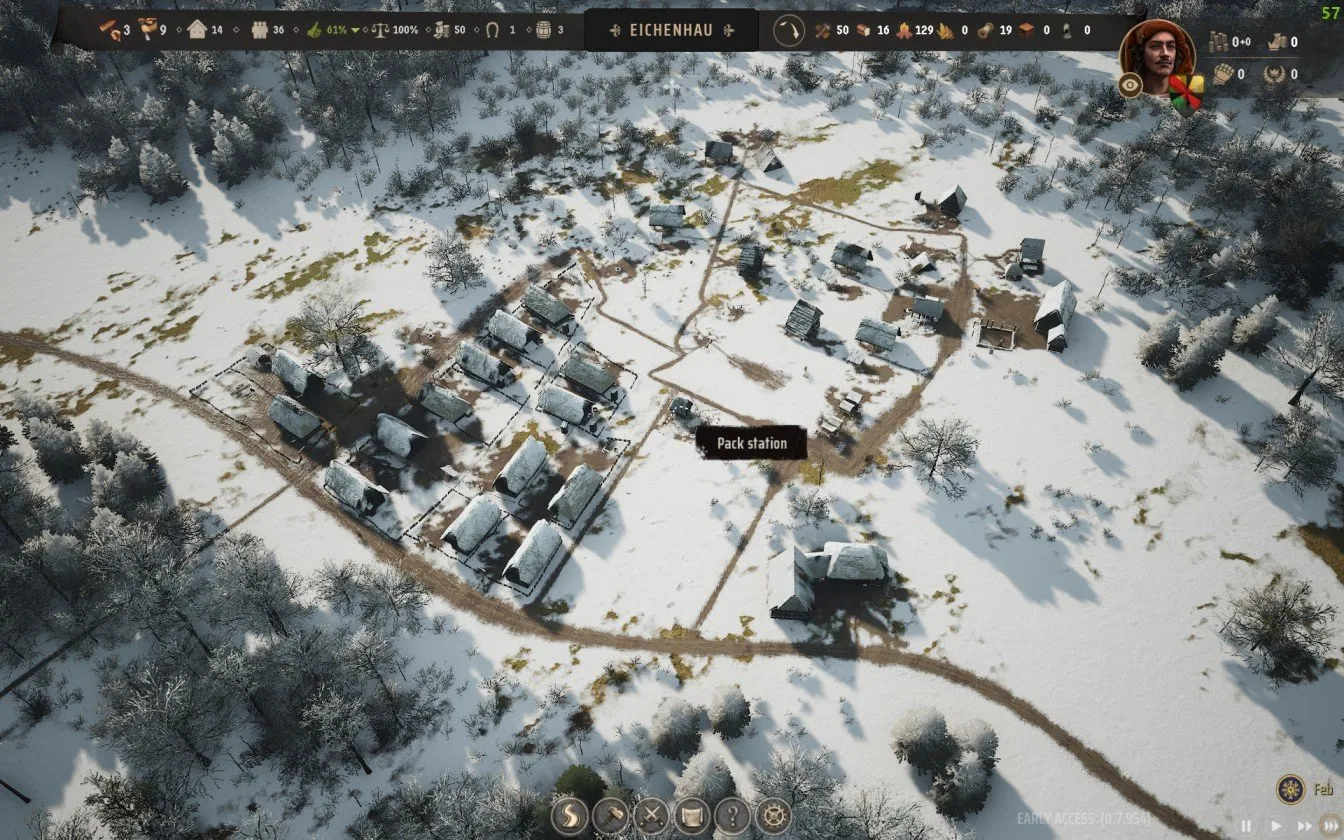The height and width of the screenshot is (840, 1344).
Task: Pause the game
Action: click(x=1246, y=826)
